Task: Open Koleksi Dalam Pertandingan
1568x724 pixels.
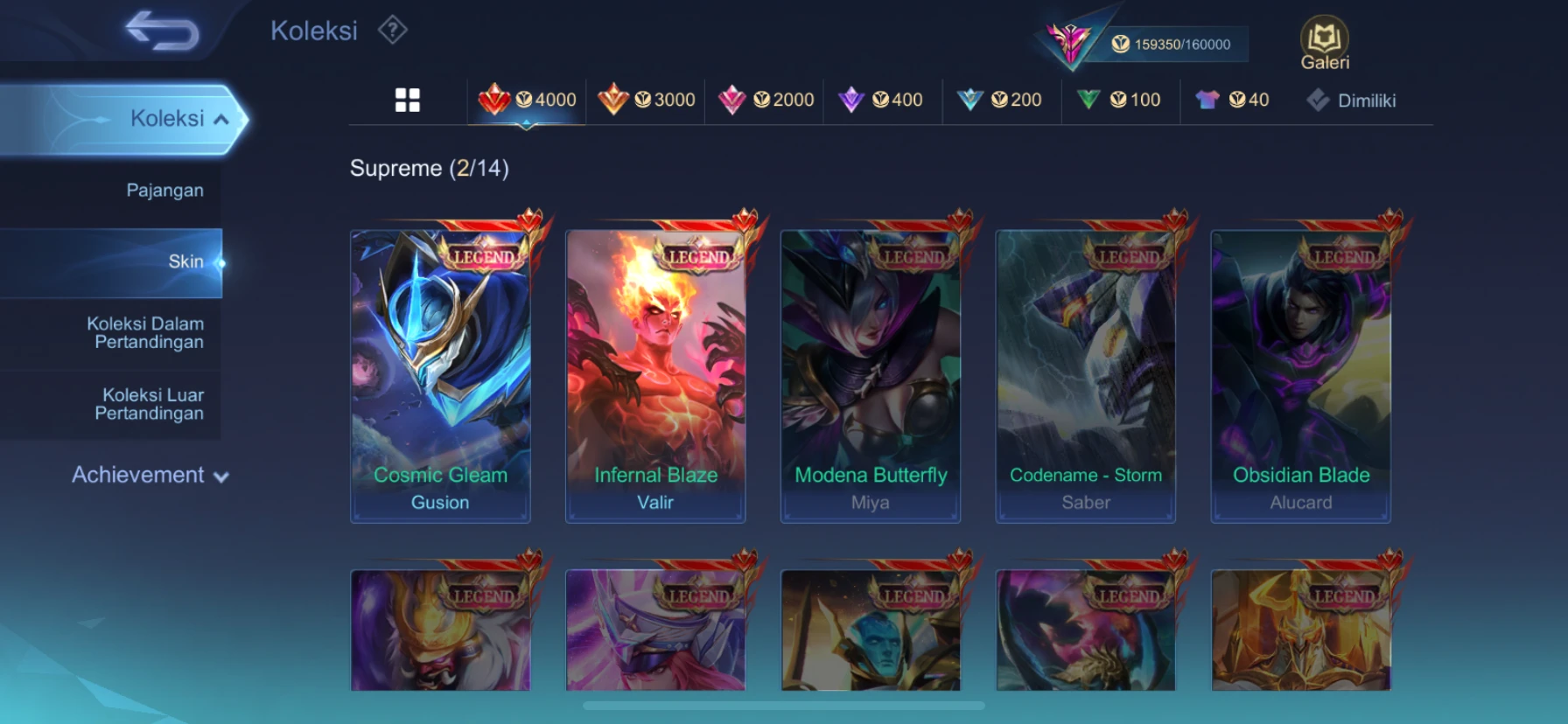Action: 145,333
